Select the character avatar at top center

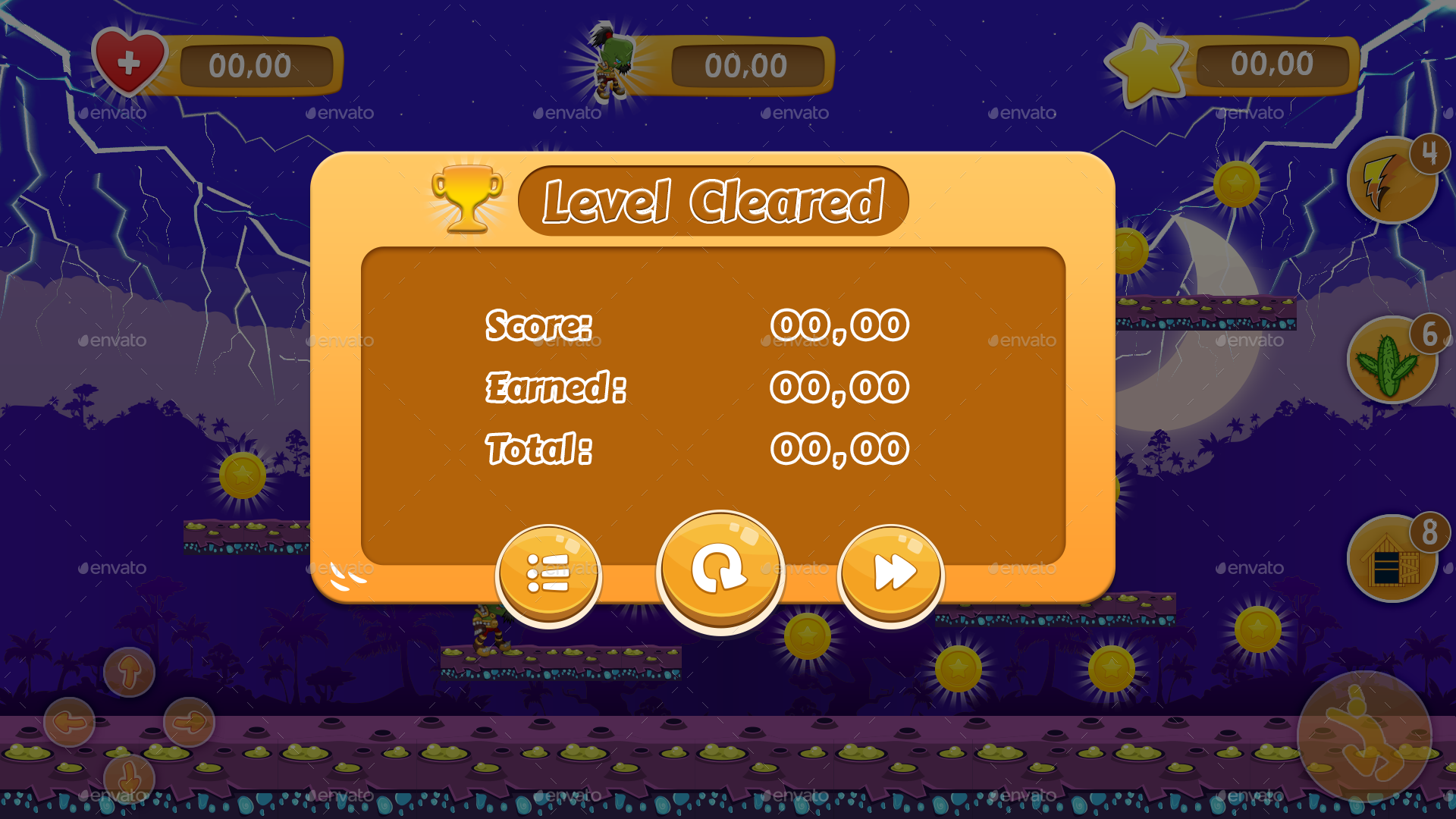click(611, 59)
